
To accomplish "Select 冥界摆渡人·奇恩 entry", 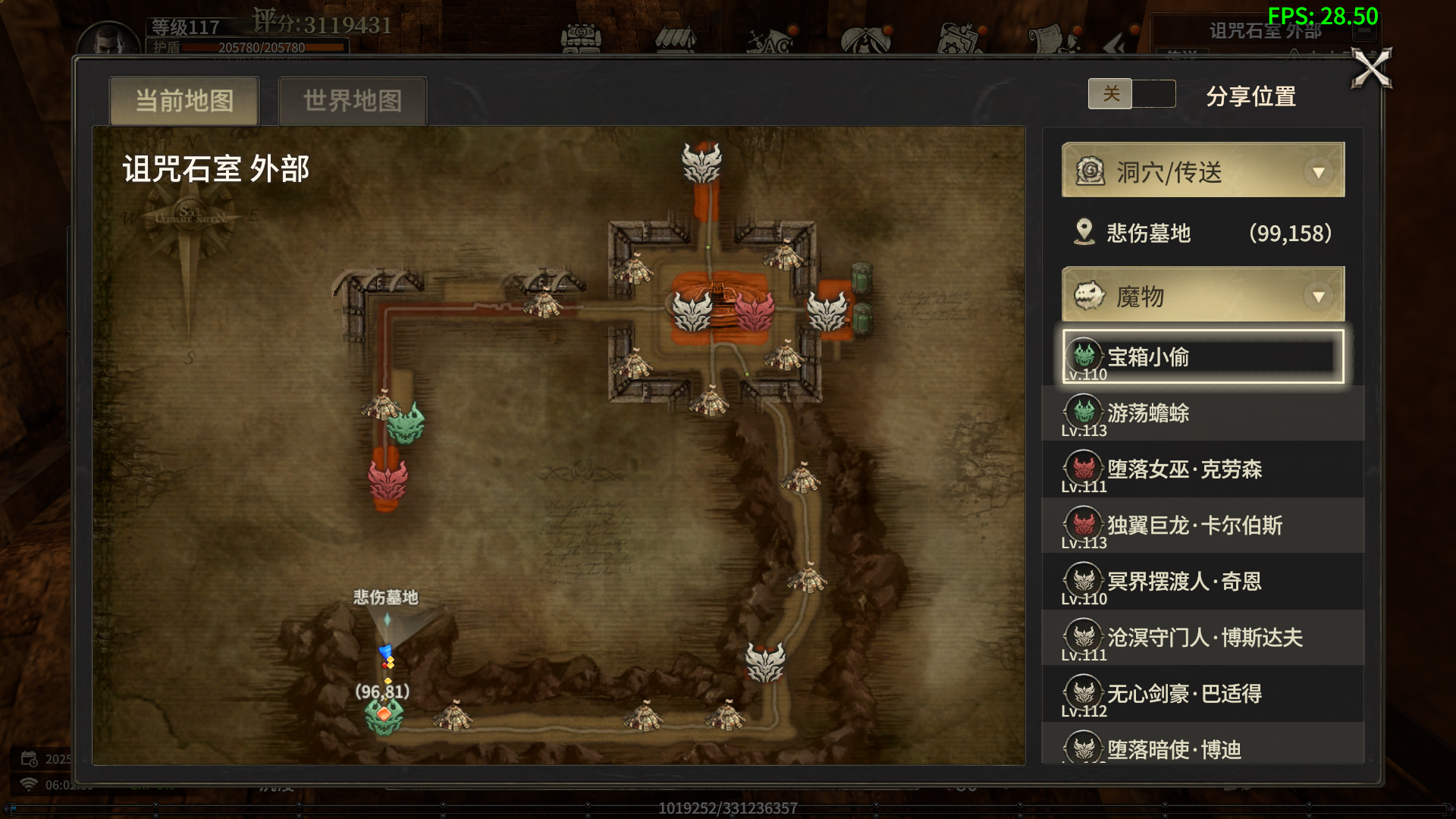I will tap(1203, 582).
